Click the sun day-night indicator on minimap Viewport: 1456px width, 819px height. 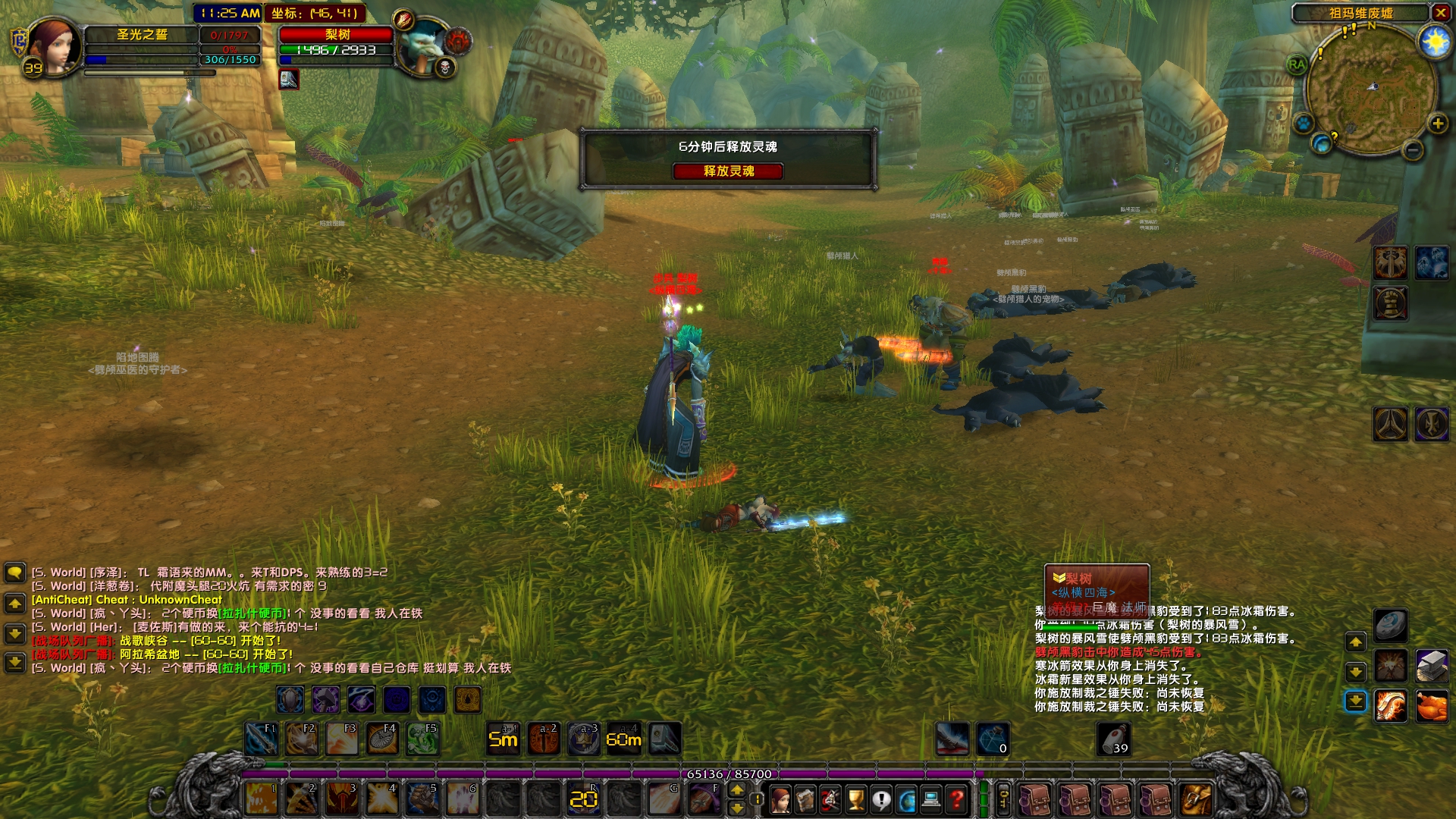pos(1434,42)
